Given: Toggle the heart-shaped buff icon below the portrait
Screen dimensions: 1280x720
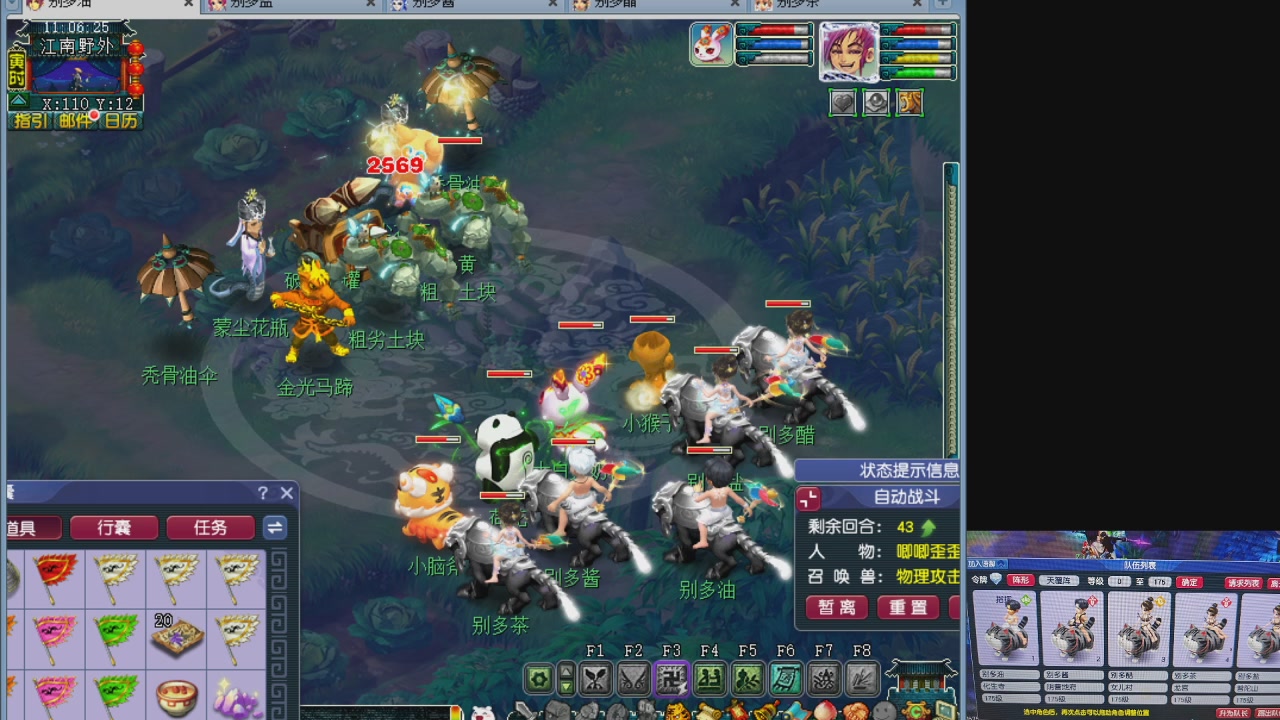Looking at the screenshot, I should [x=842, y=102].
